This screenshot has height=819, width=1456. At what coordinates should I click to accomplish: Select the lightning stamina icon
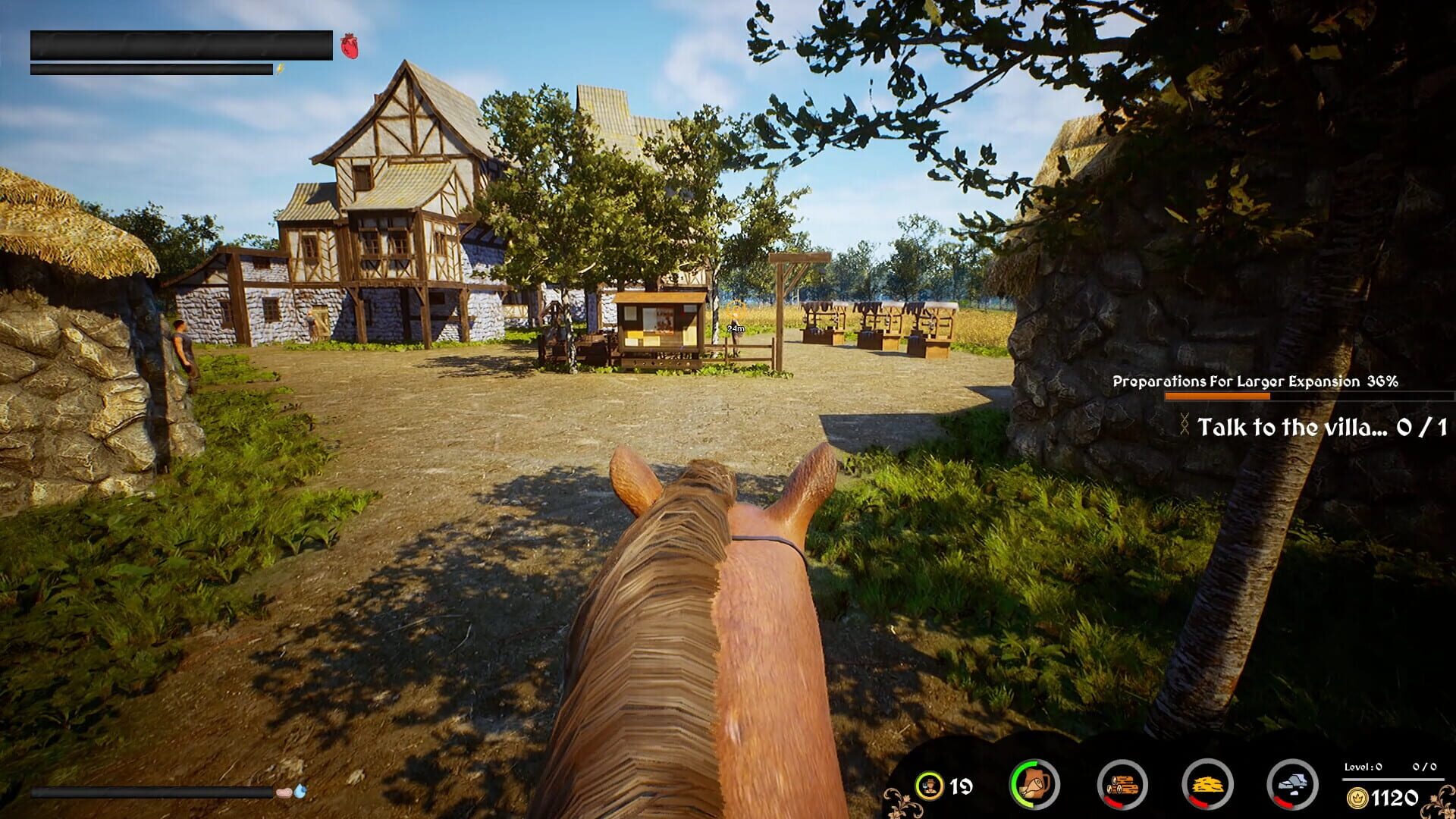tap(281, 70)
